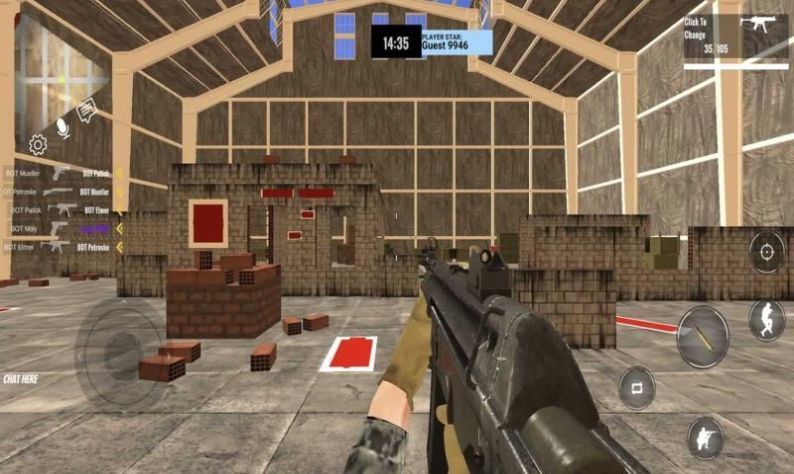
Task: Tap the crosshair aim button
Action: tap(767, 251)
